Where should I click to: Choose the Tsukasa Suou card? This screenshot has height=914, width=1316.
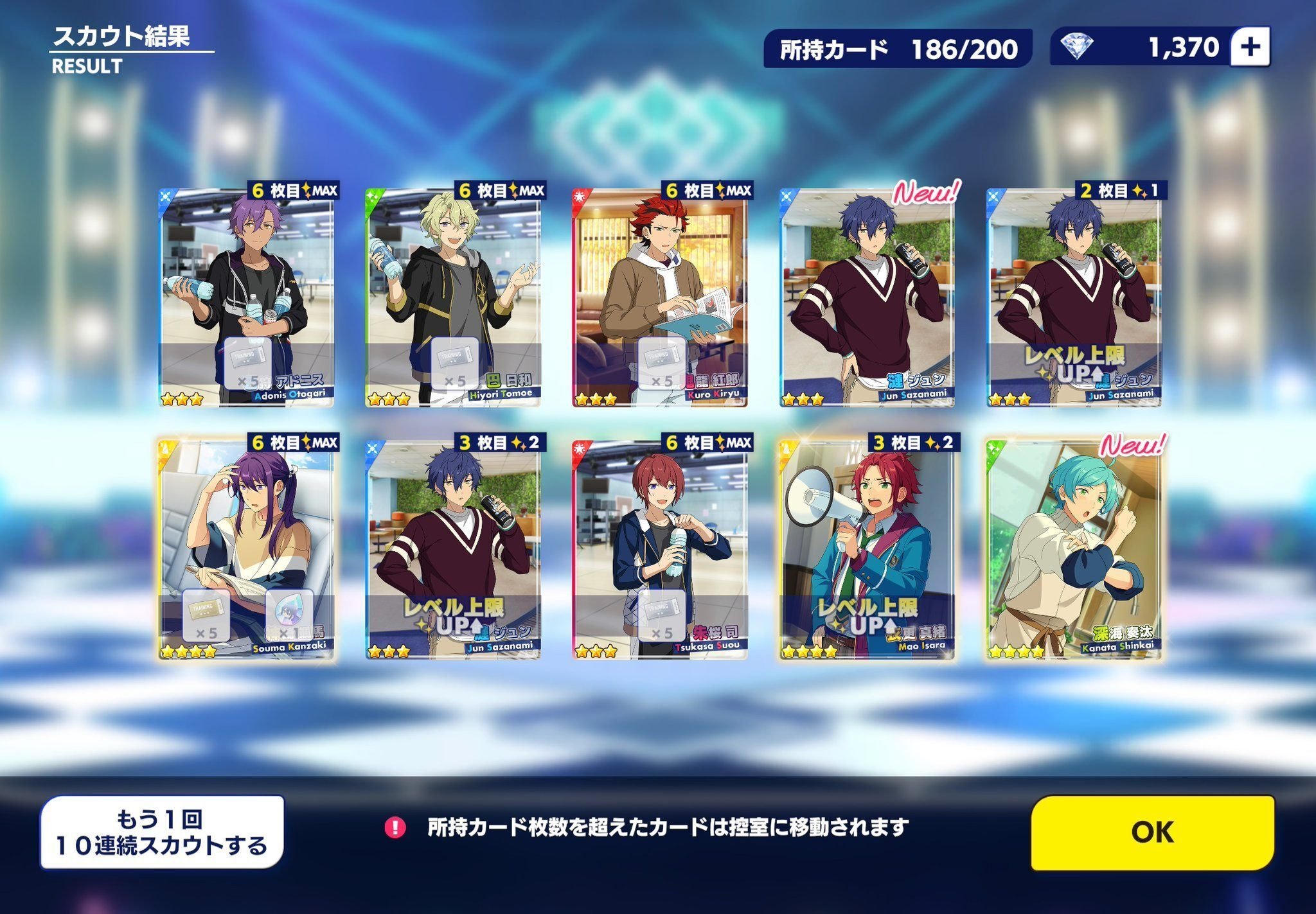(x=660, y=549)
